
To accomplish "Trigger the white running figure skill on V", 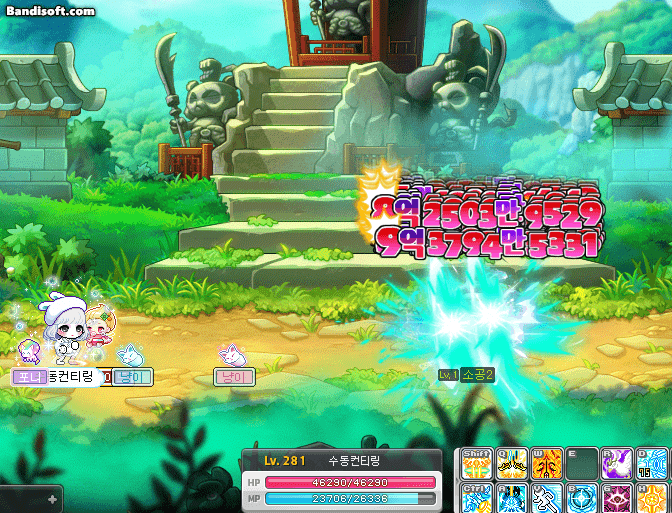I will pos(546,497).
